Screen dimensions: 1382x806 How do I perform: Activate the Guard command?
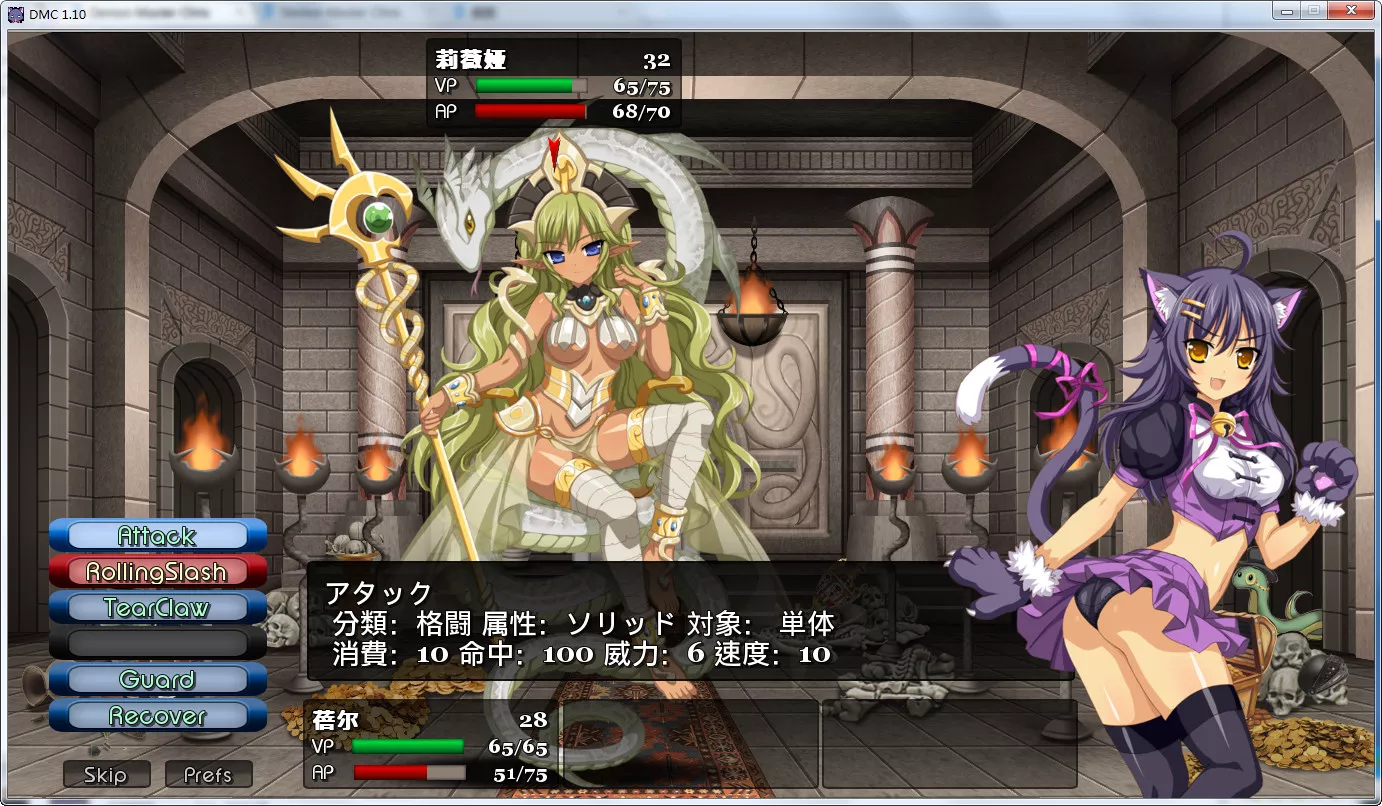tap(156, 680)
